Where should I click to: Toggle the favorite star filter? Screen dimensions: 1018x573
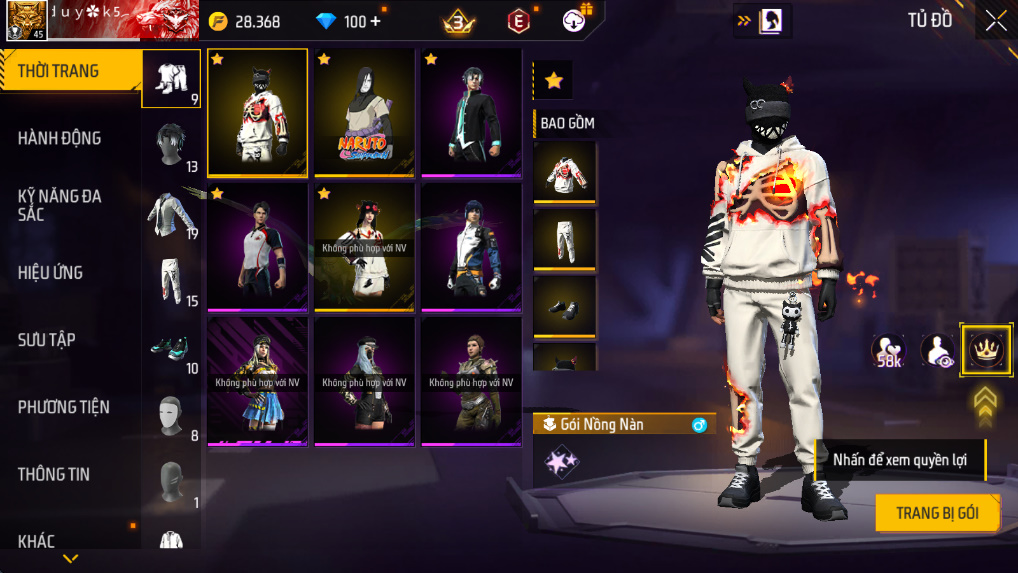(x=553, y=80)
